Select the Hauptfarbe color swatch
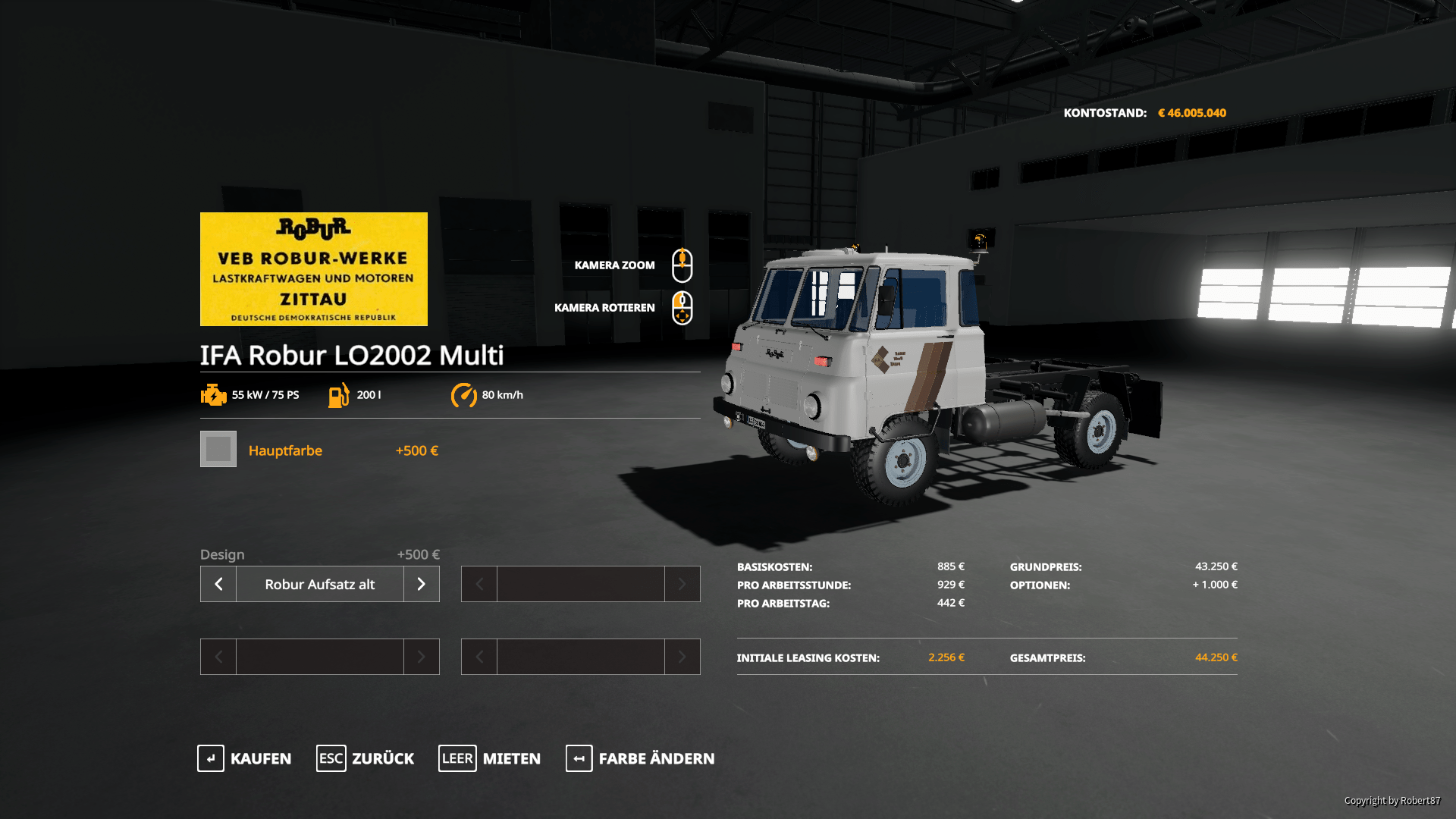This screenshot has width=1456, height=819. pos(218,449)
